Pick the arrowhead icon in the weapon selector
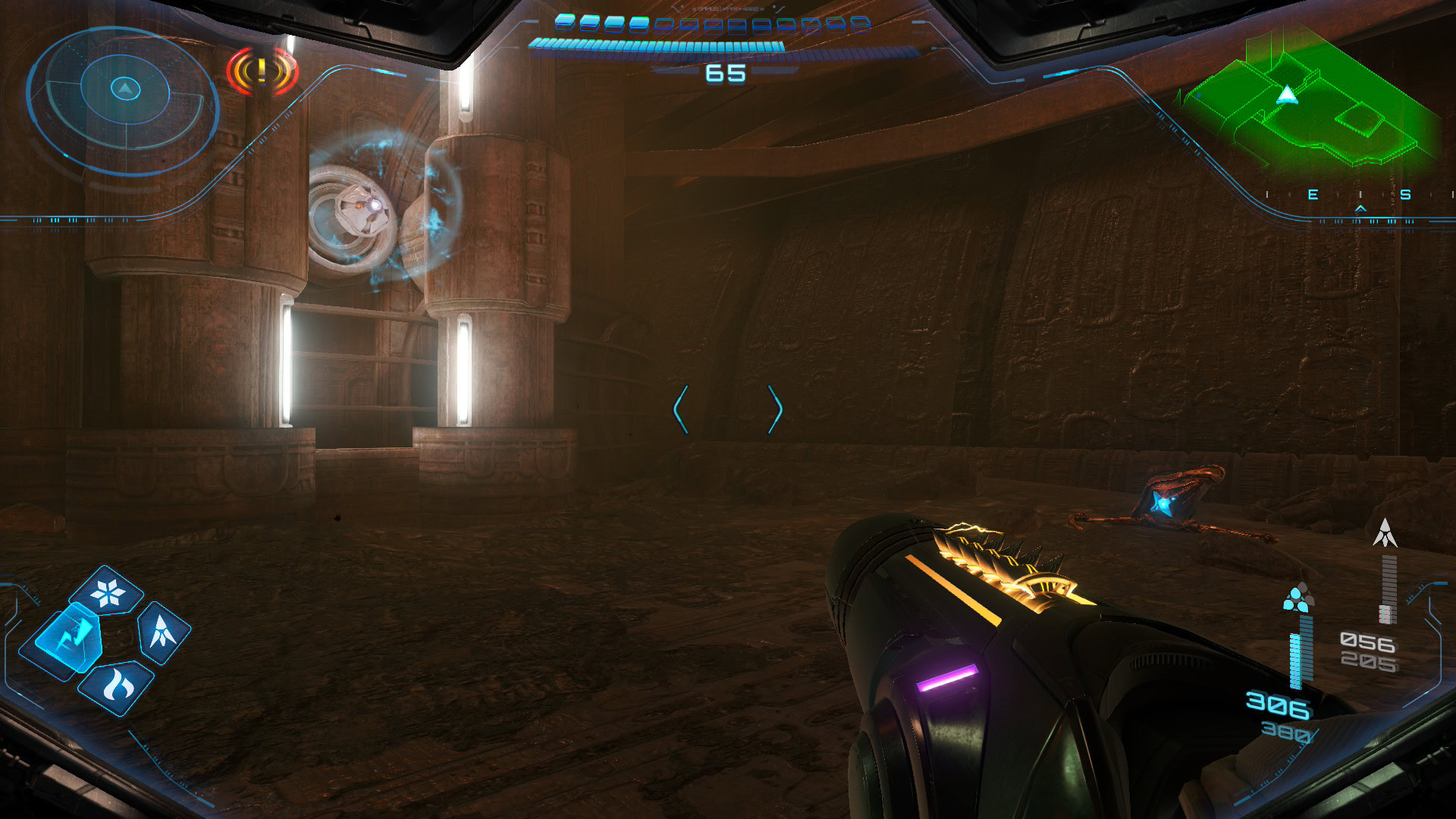The width and height of the screenshot is (1456, 819). tap(163, 632)
